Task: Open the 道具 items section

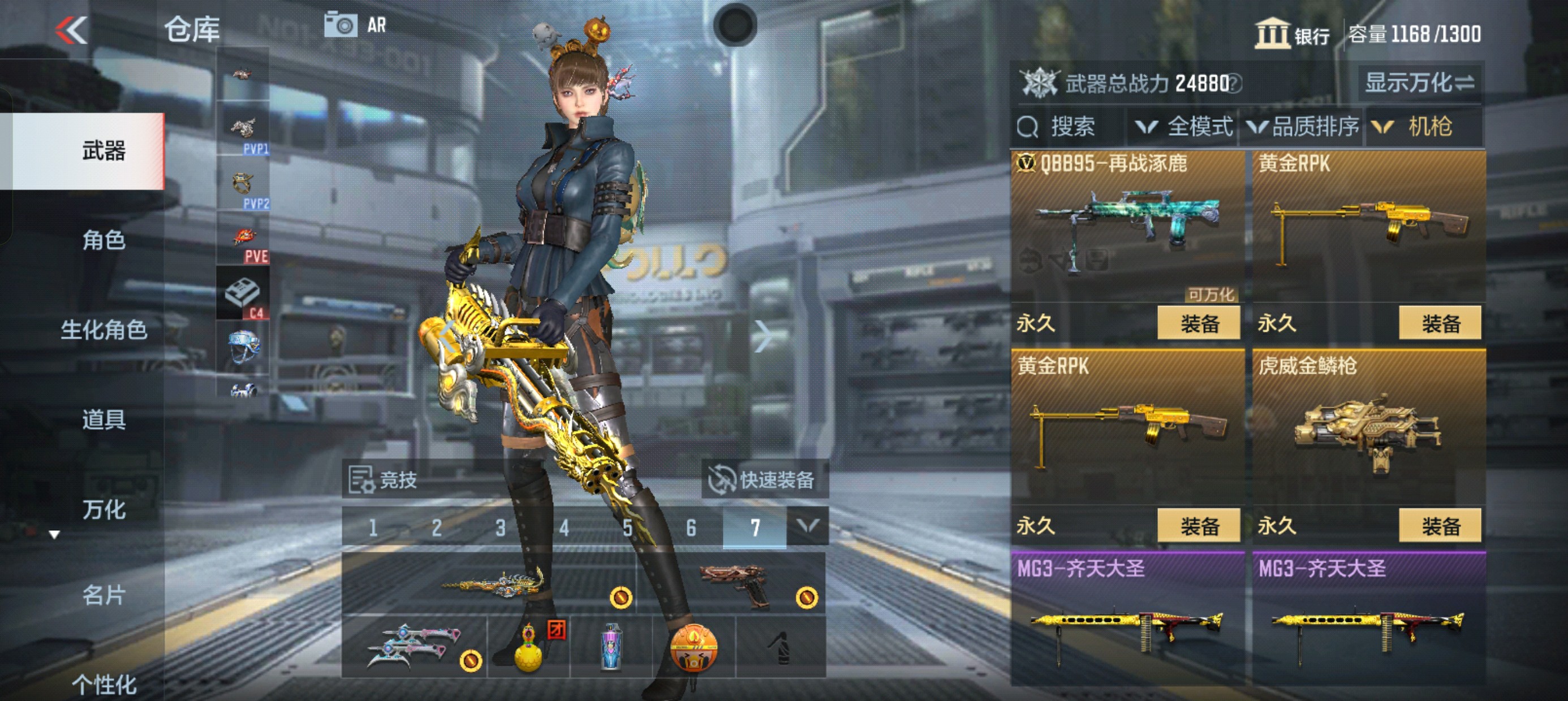Action: [x=104, y=420]
